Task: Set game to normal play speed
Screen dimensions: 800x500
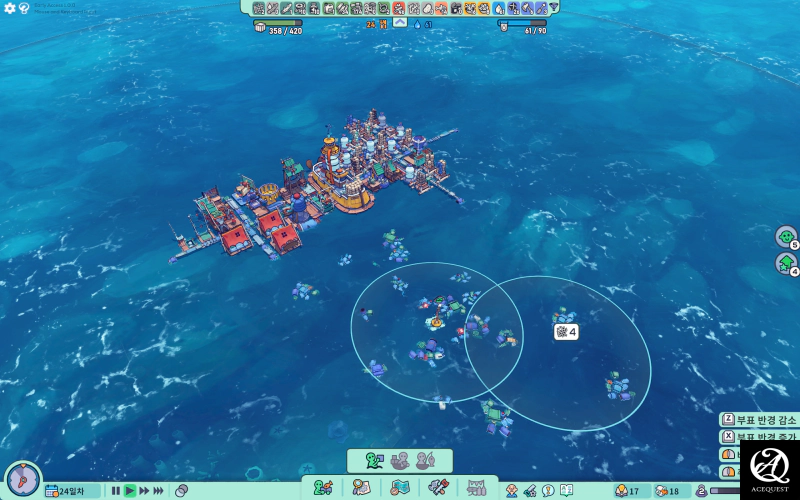Action: coord(130,491)
